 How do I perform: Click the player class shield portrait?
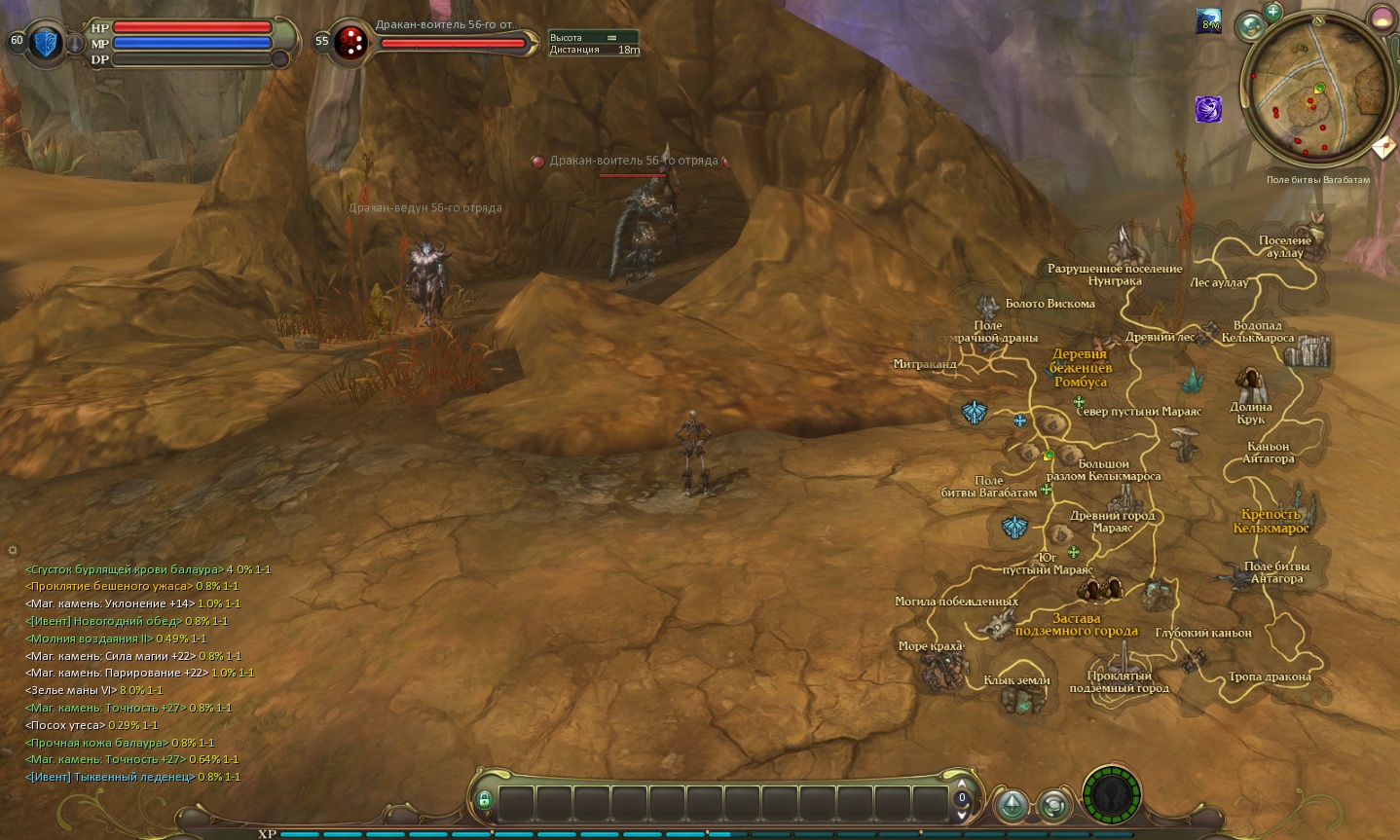pyautogui.click(x=45, y=43)
